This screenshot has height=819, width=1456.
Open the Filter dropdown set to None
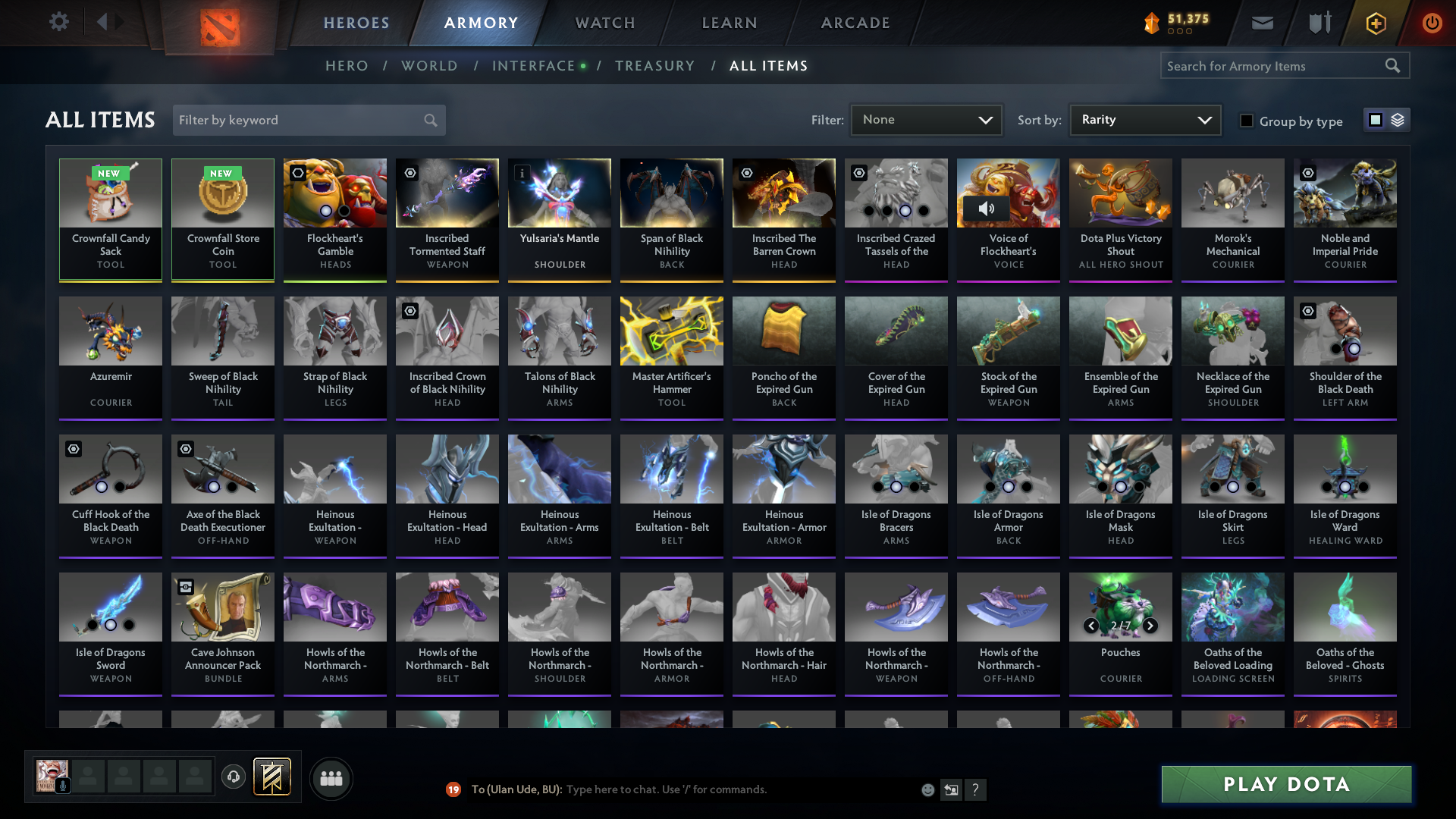[926, 119]
